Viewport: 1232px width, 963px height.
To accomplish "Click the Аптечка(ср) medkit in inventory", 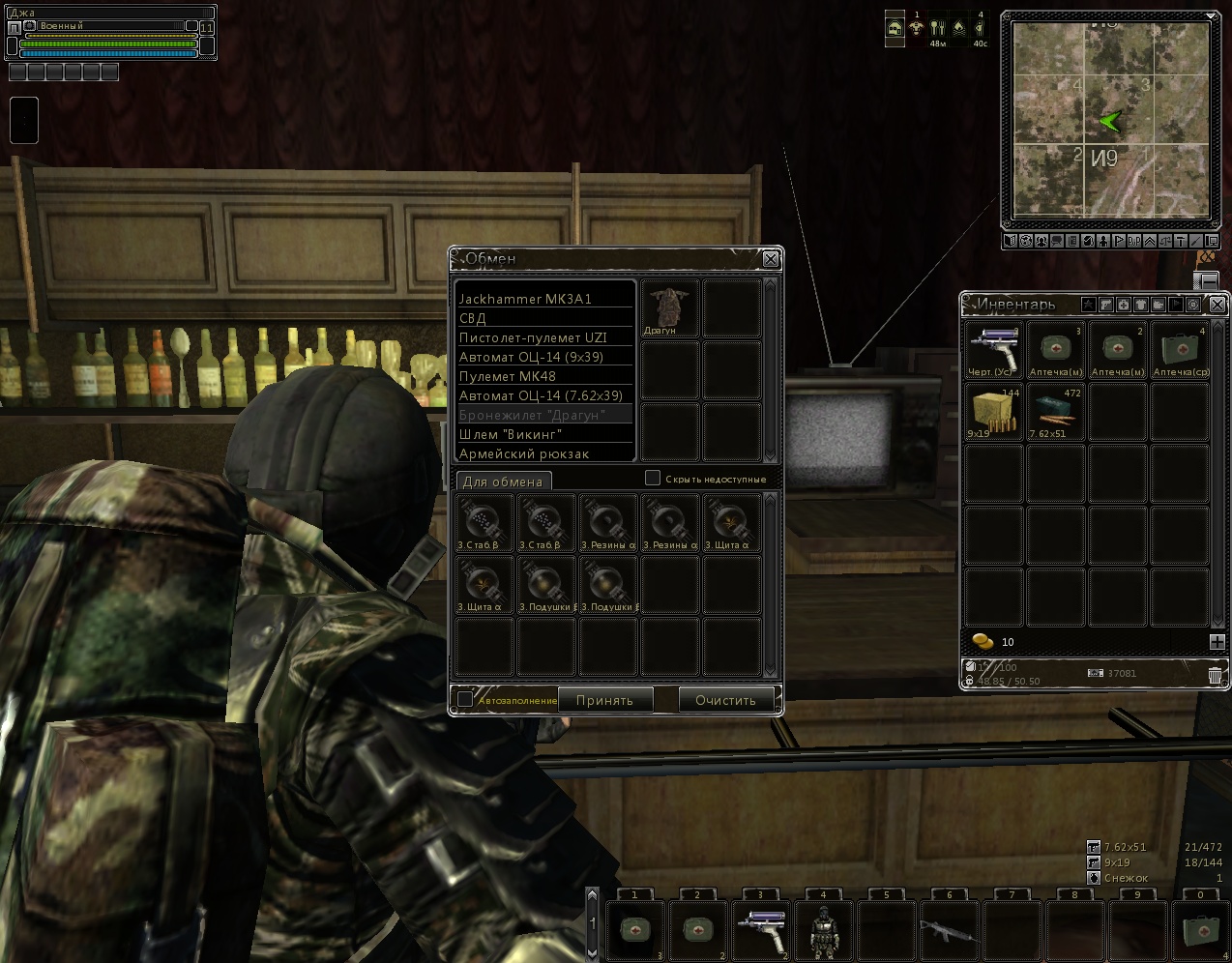I will [x=1181, y=351].
